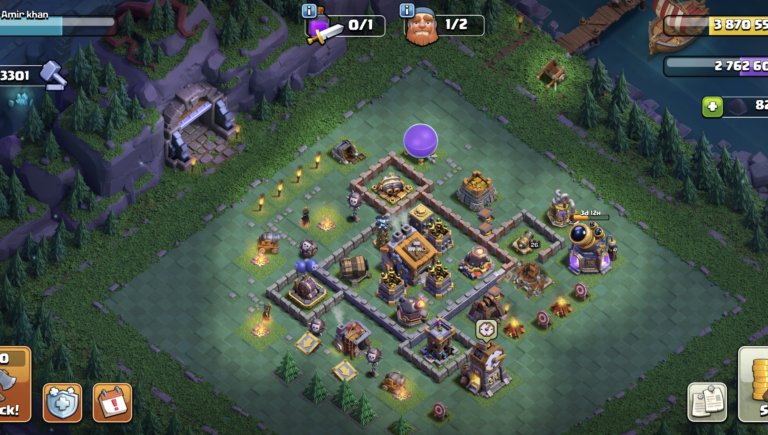The height and width of the screenshot is (435, 768).
Task: Open the Shop with the gold coin stack
Action: 753,385
